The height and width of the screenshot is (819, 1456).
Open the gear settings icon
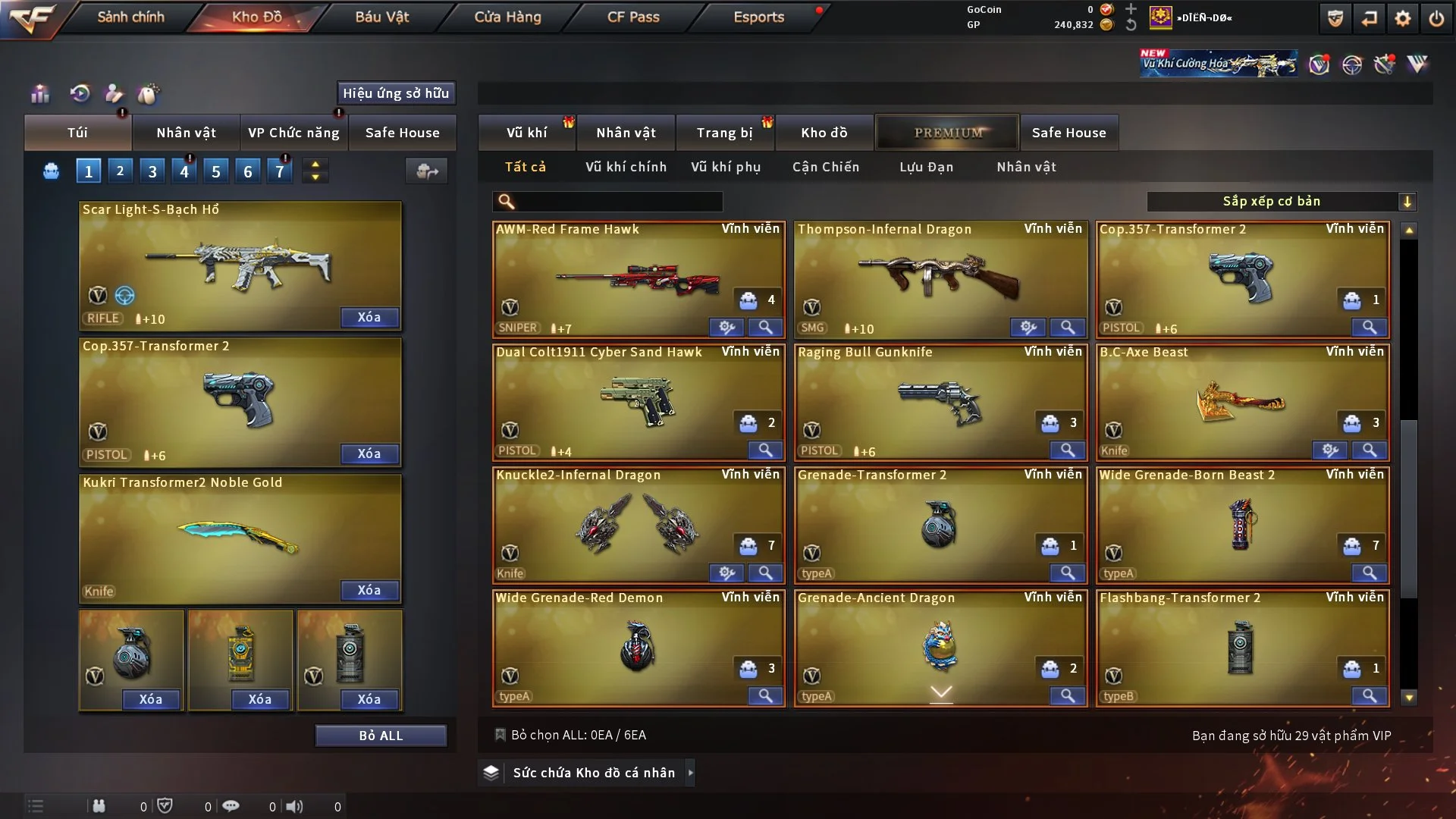1403,18
